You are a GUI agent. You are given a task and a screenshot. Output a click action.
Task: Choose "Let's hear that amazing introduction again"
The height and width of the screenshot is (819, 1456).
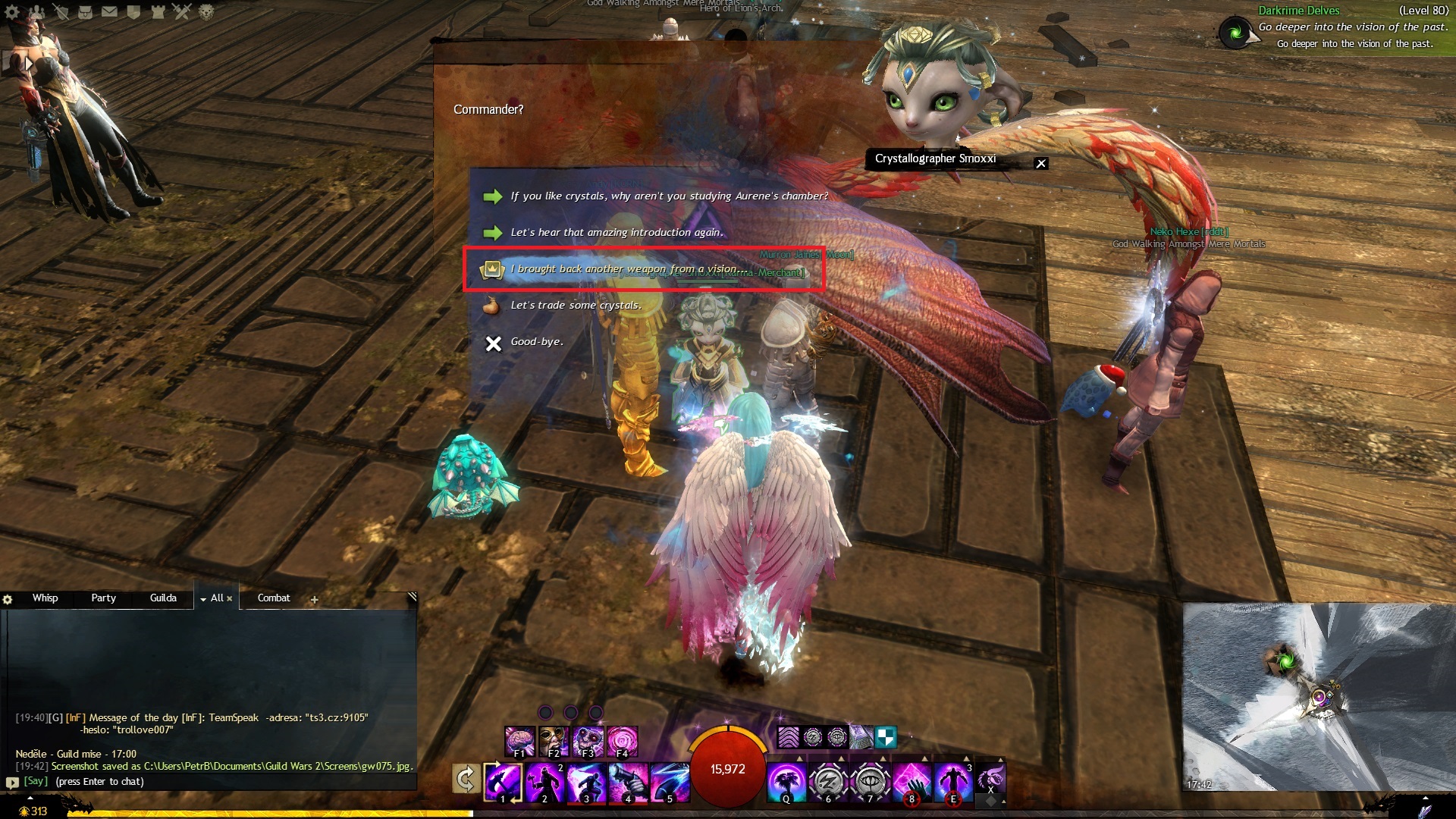[x=616, y=233]
